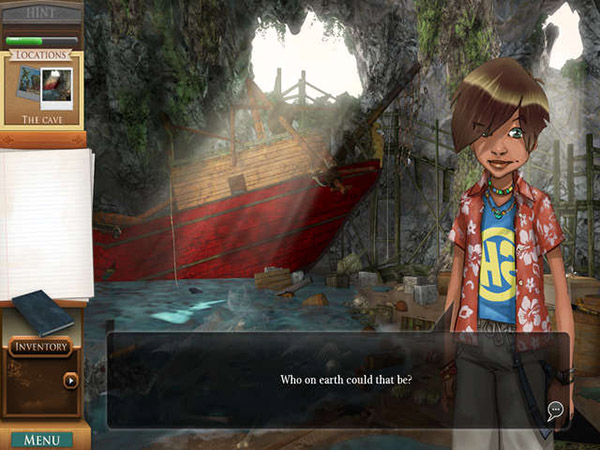The width and height of the screenshot is (600, 450).
Task: Advance dialogue with the speech bubble icon
Action: 555,409
